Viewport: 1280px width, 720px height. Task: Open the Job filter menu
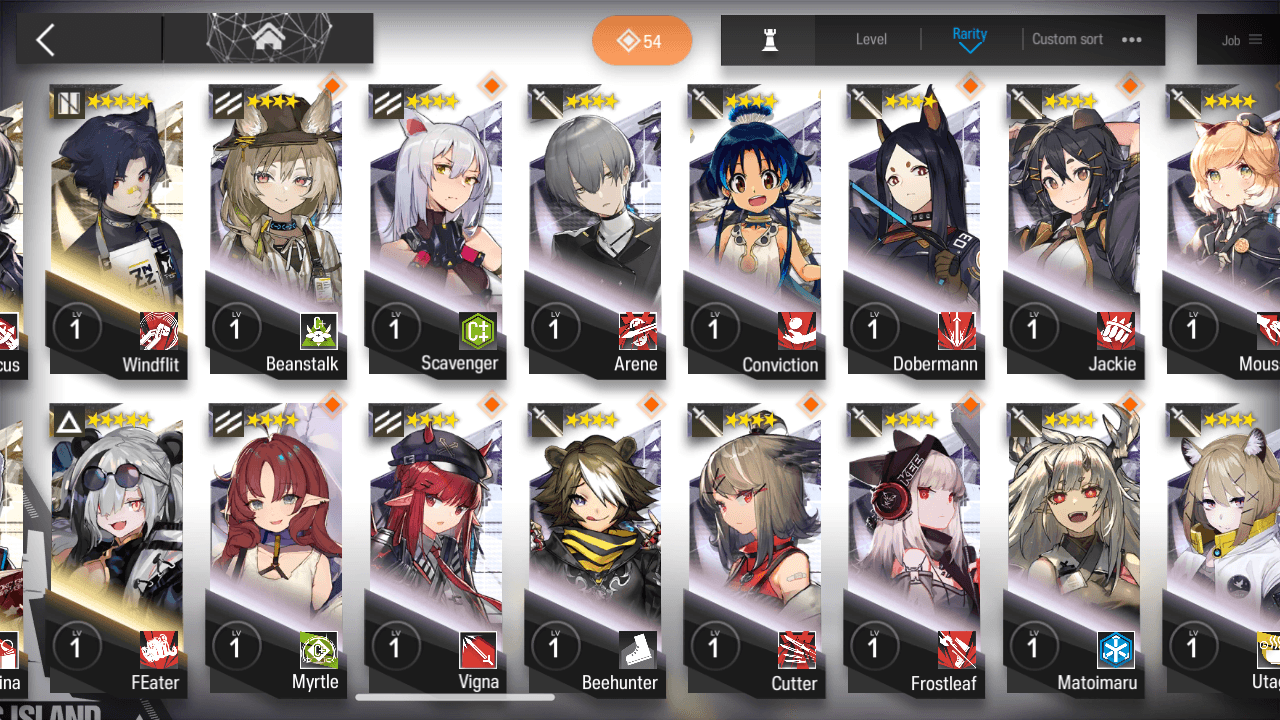(x=1242, y=41)
